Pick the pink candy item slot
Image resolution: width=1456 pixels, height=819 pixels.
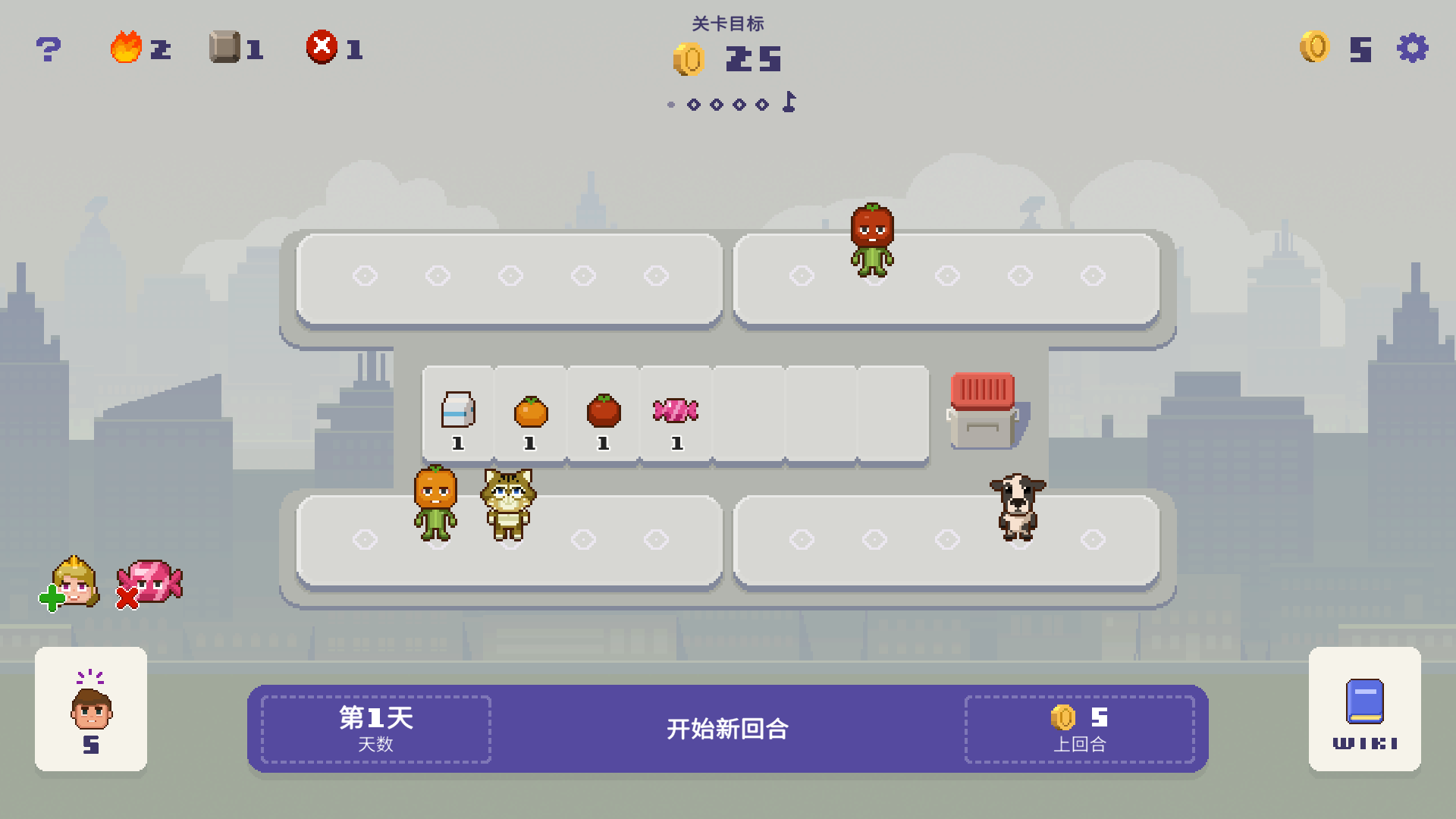coord(676,415)
